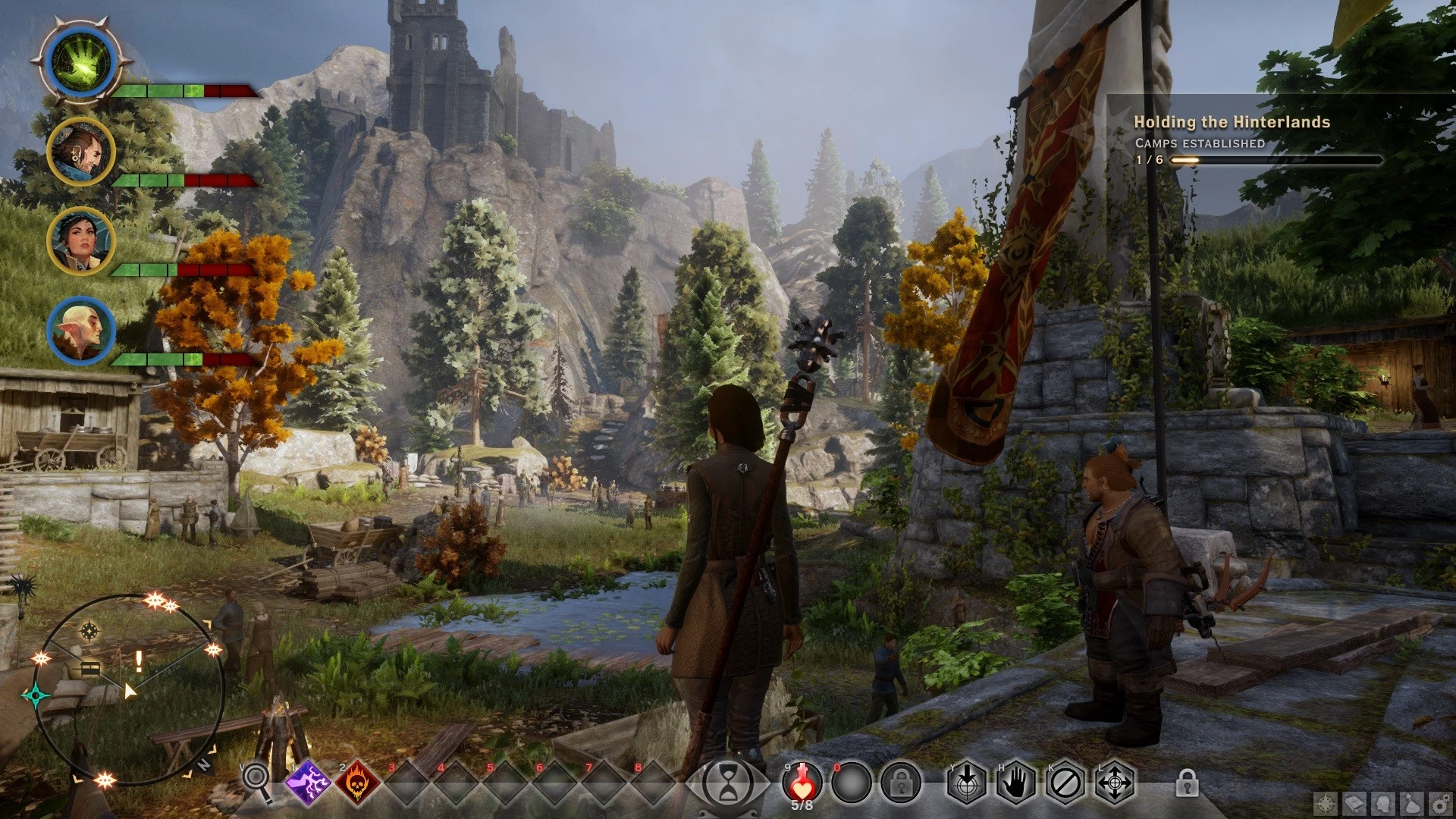Open the compass map icon
Image resolution: width=1456 pixels, height=819 pixels.
tap(1326, 804)
